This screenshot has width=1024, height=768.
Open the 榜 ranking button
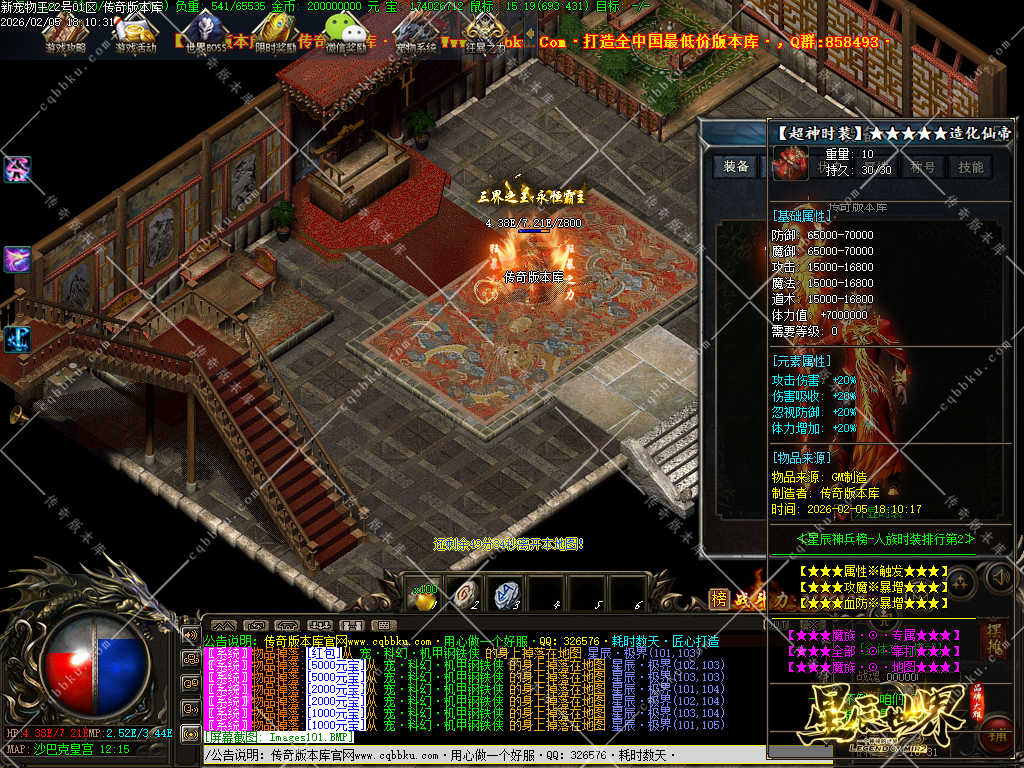719,598
